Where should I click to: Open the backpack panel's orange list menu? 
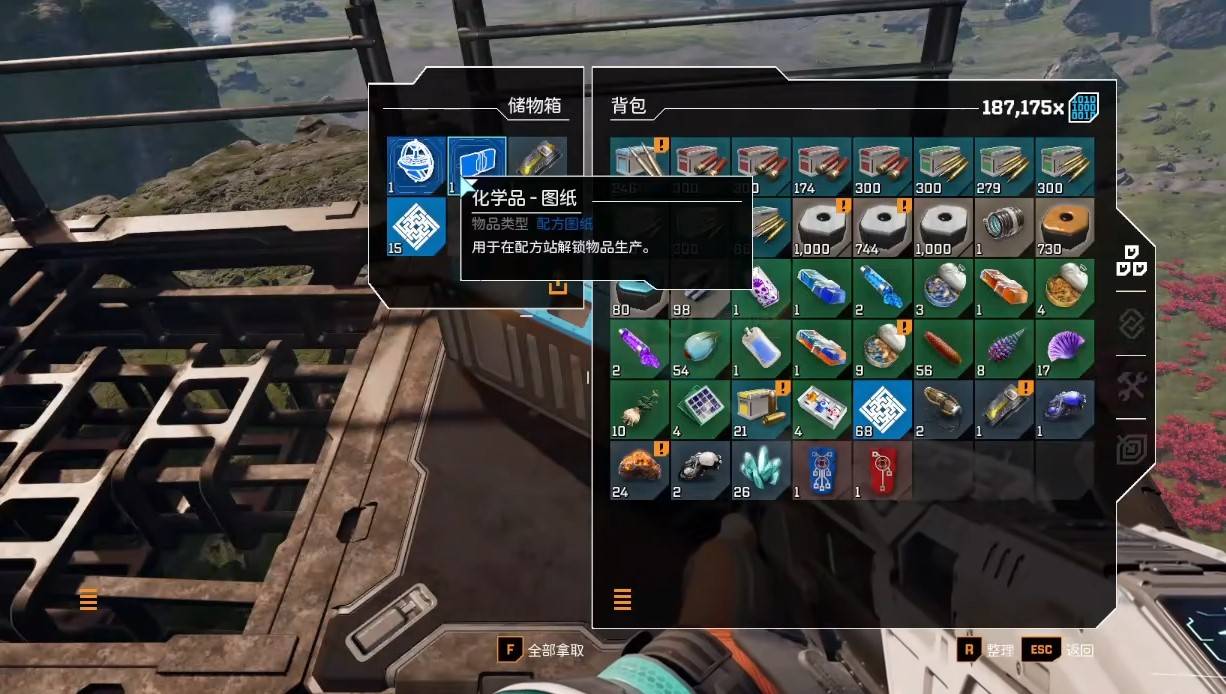pos(622,600)
